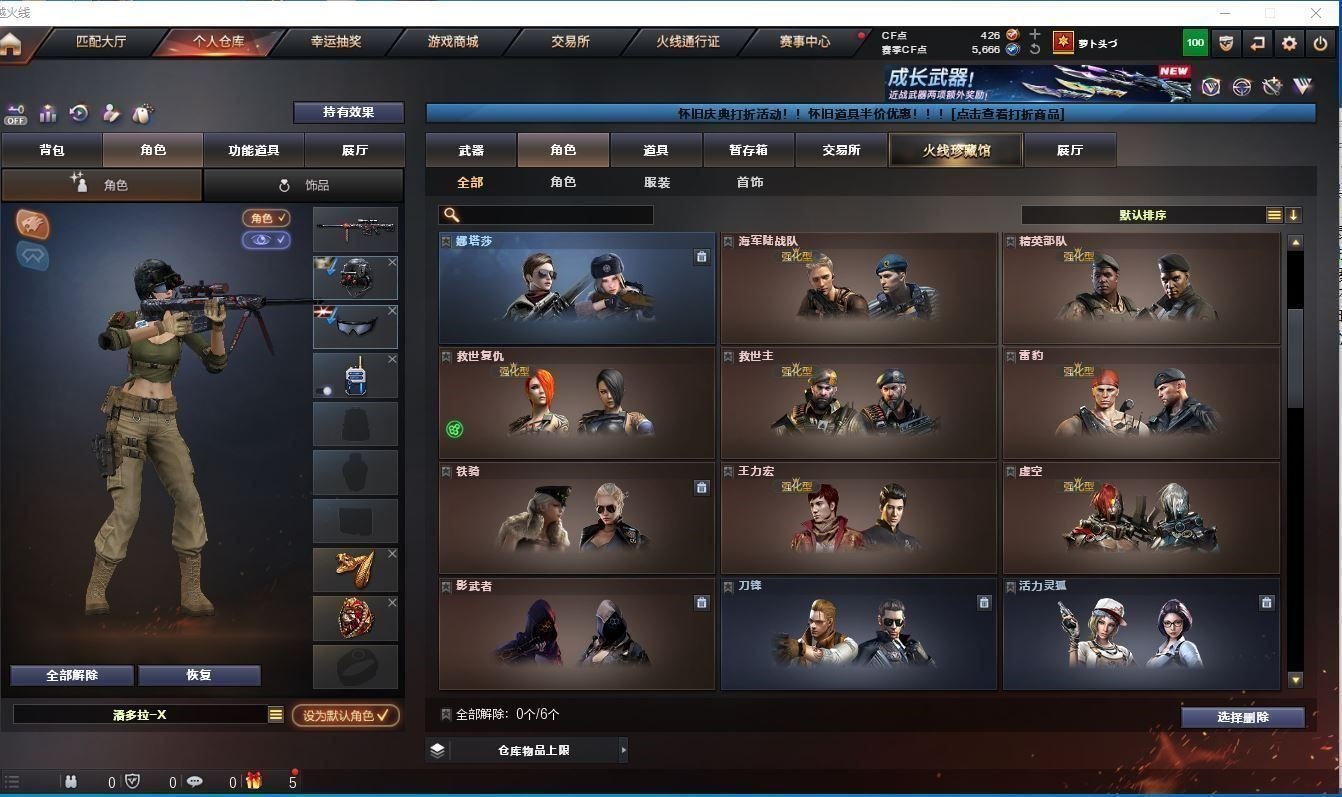Screen dimensions: 1342x797
Task: Open the 游戏商城 game shop
Action: tap(453, 42)
